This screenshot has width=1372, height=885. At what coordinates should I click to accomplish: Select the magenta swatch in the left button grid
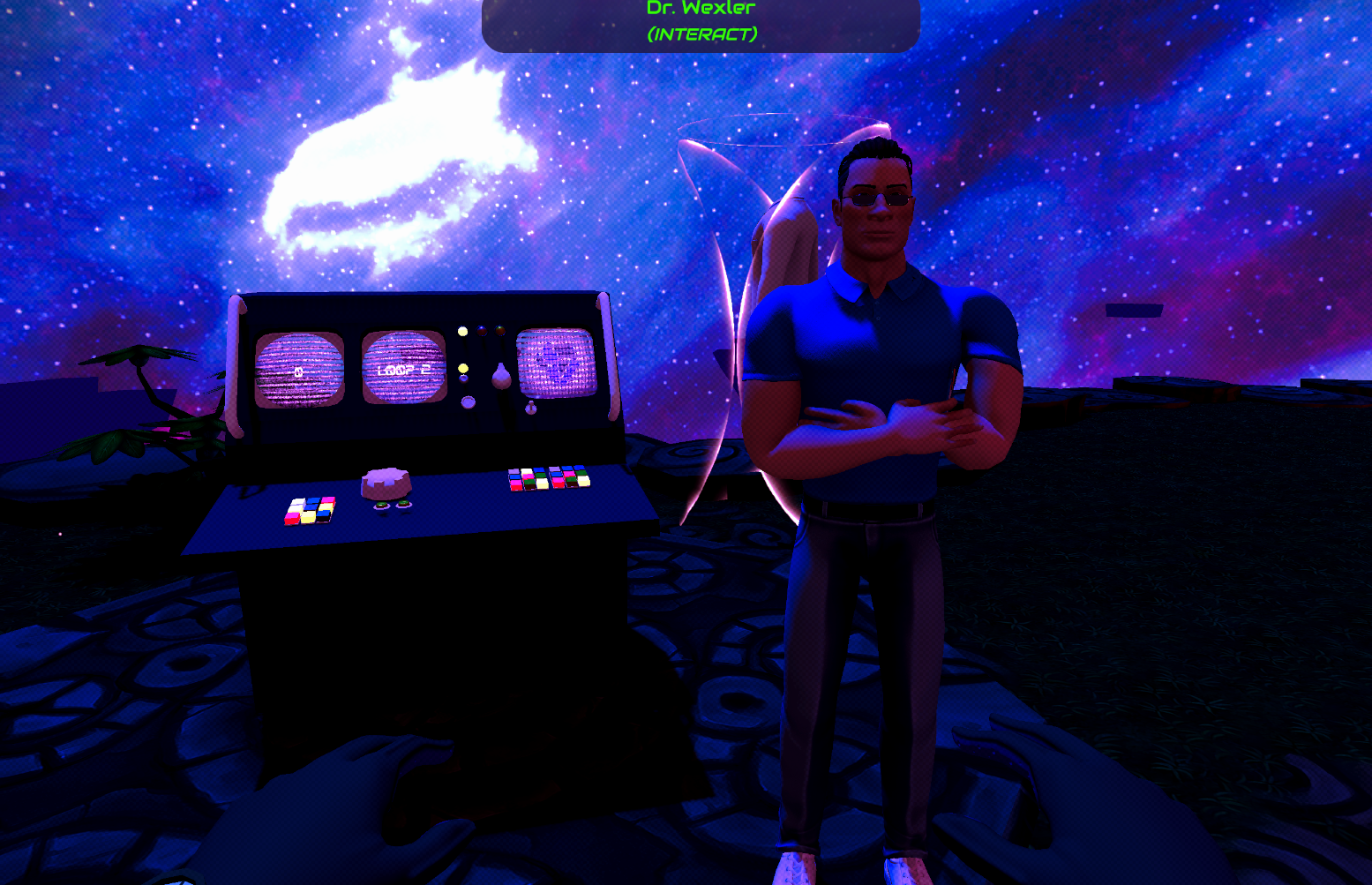click(292, 515)
